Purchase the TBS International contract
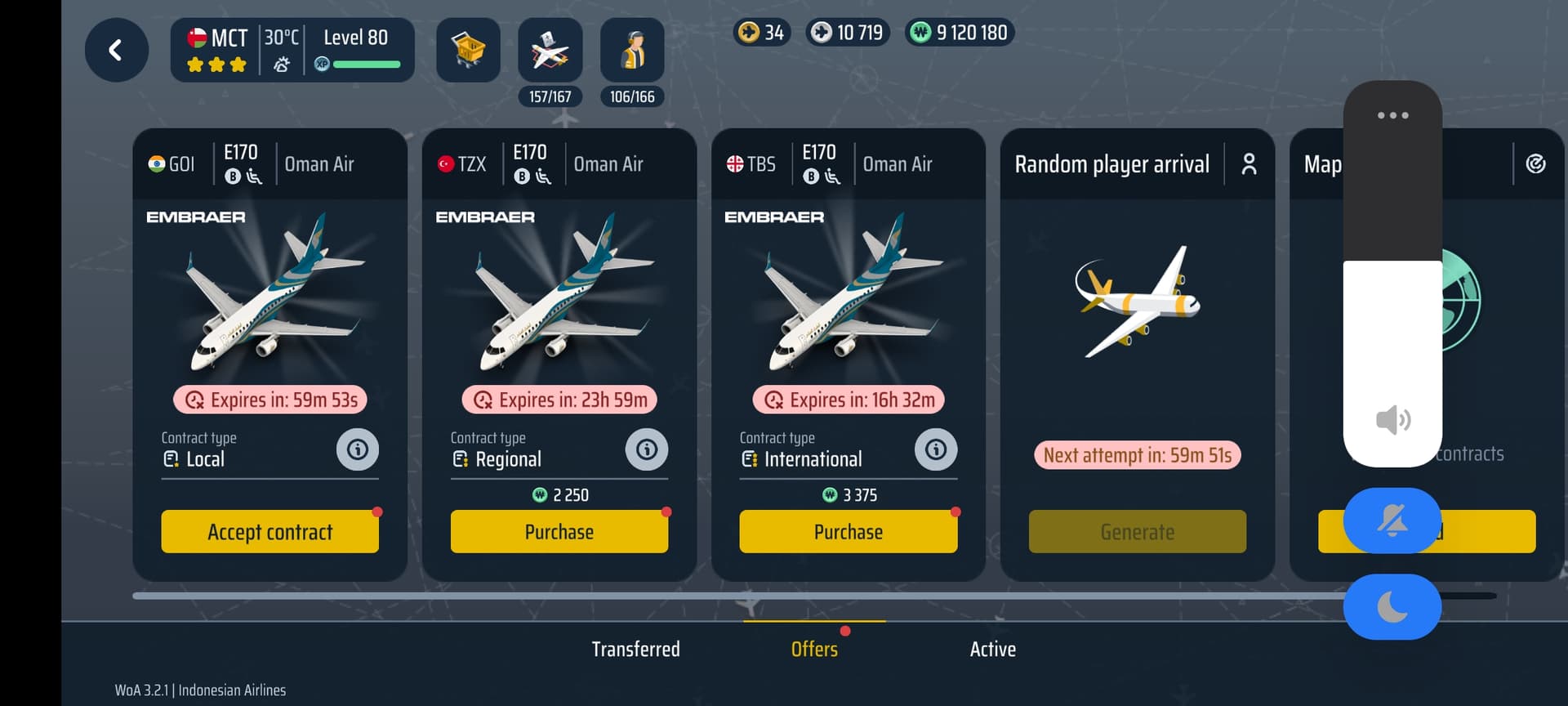The image size is (1568, 706). [848, 532]
